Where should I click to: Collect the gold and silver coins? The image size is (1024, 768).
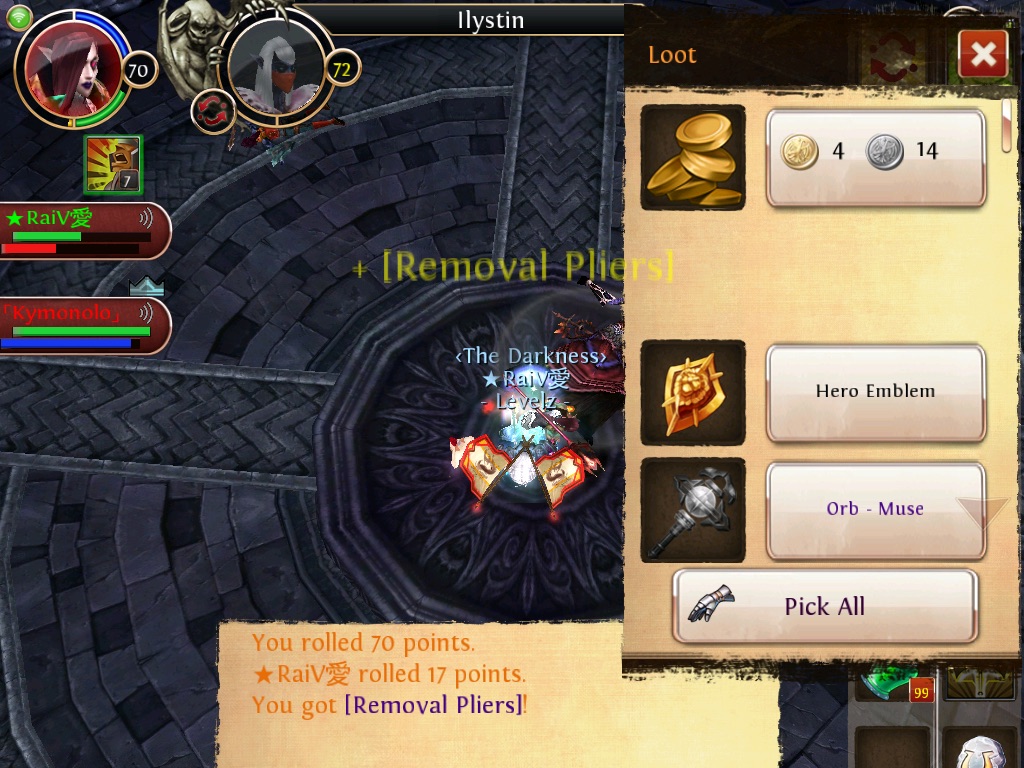[x=875, y=157]
